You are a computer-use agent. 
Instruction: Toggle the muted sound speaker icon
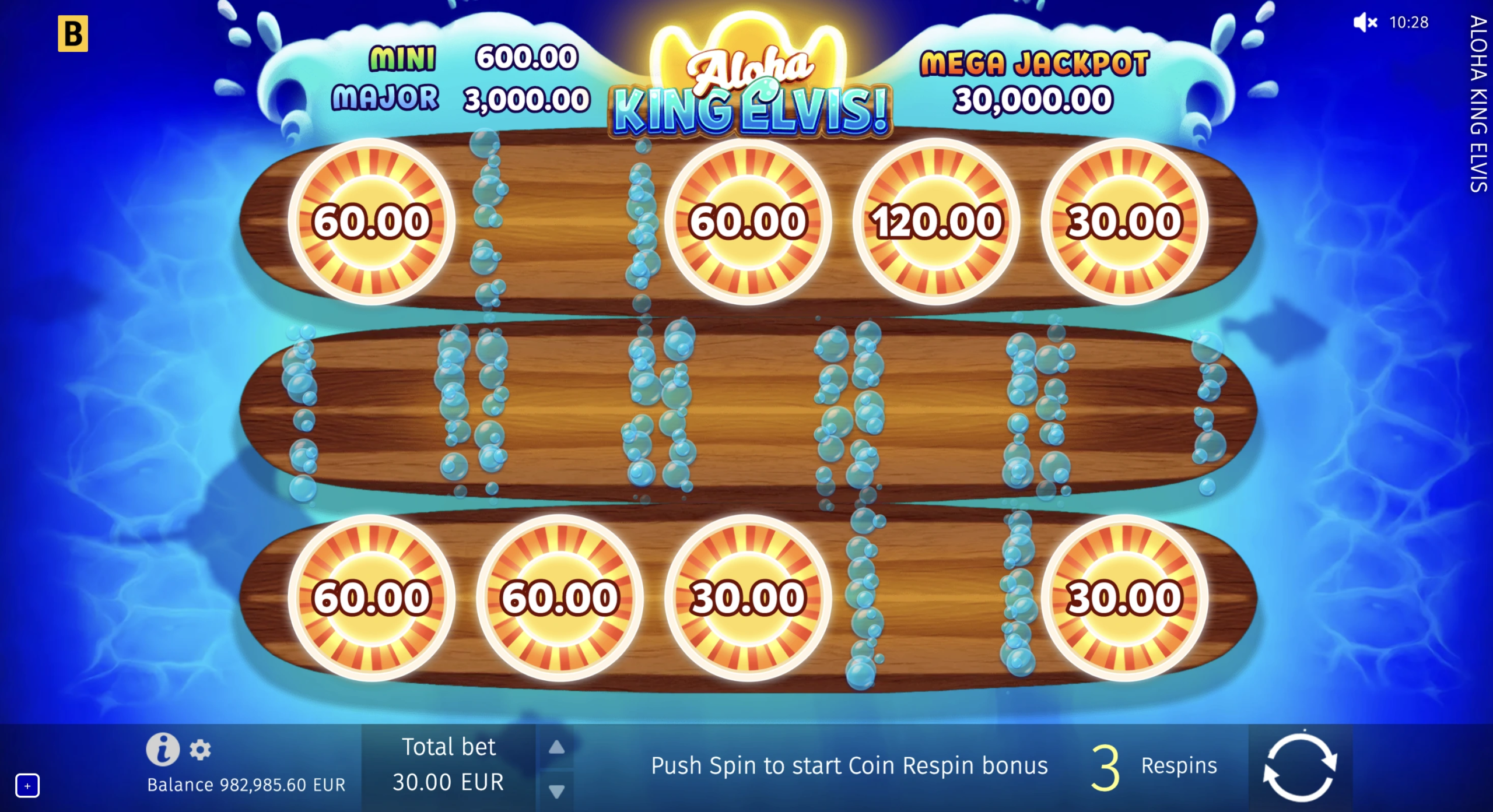(x=1365, y=23)
